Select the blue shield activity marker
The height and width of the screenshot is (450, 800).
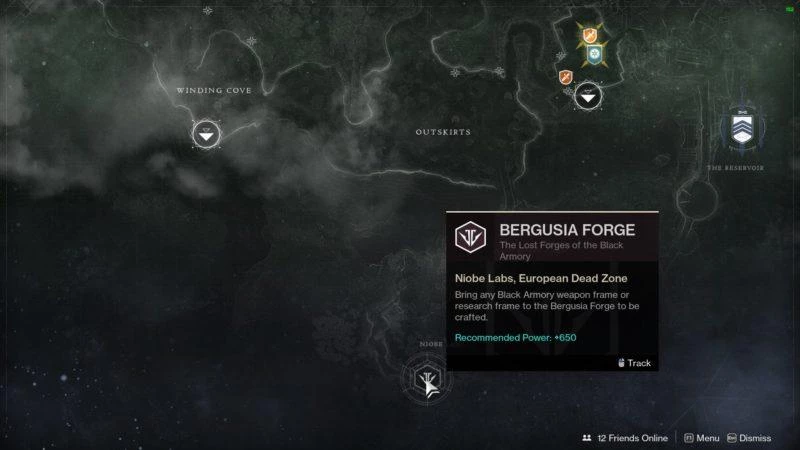click(594, 55)
